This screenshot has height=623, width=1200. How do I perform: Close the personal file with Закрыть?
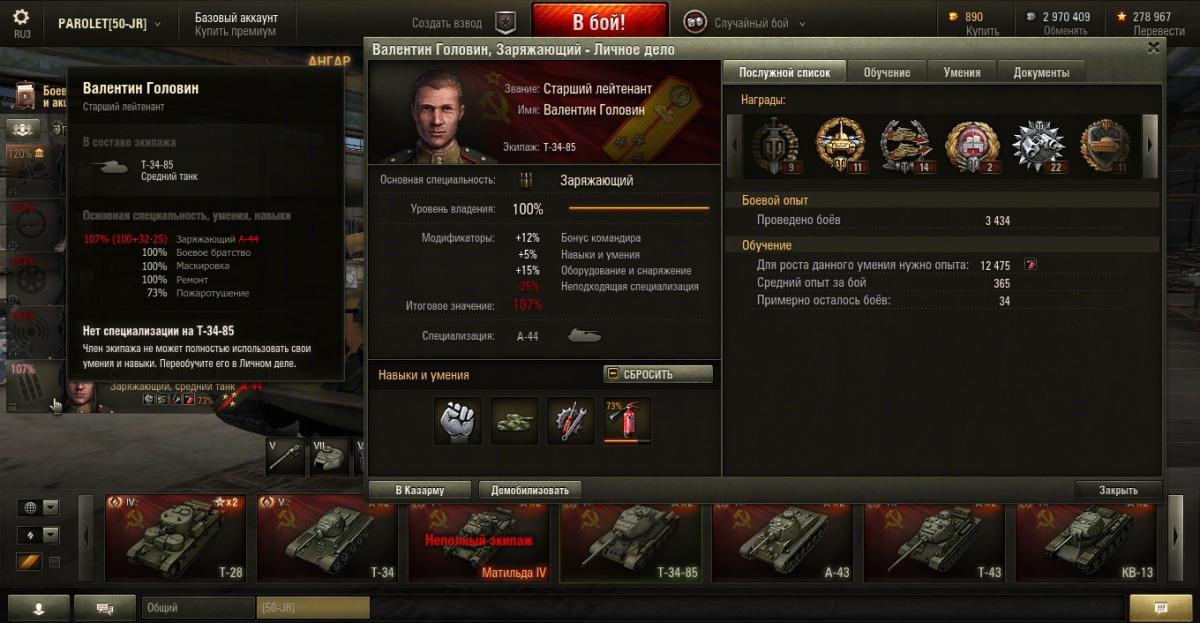1117,490
